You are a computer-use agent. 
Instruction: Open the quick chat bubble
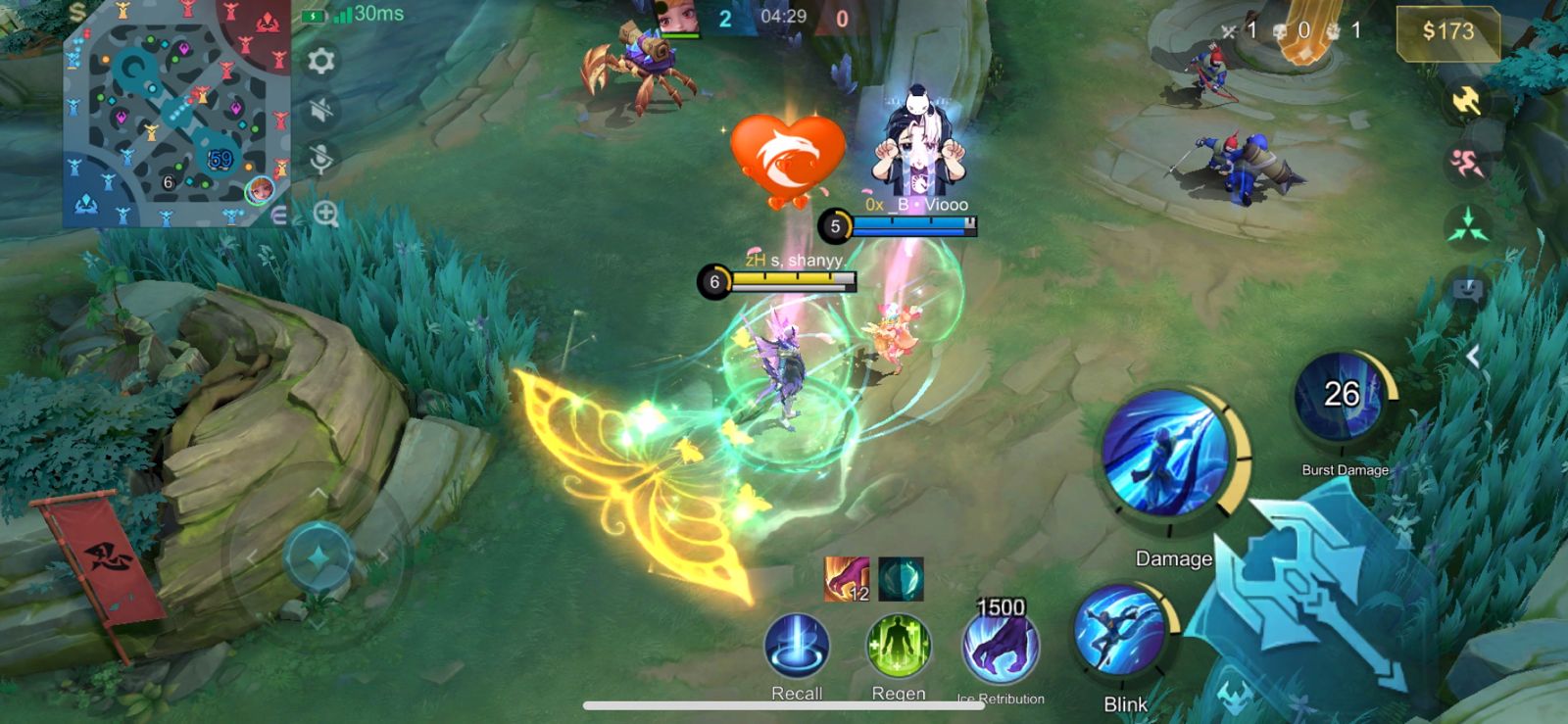(1467, 289)
